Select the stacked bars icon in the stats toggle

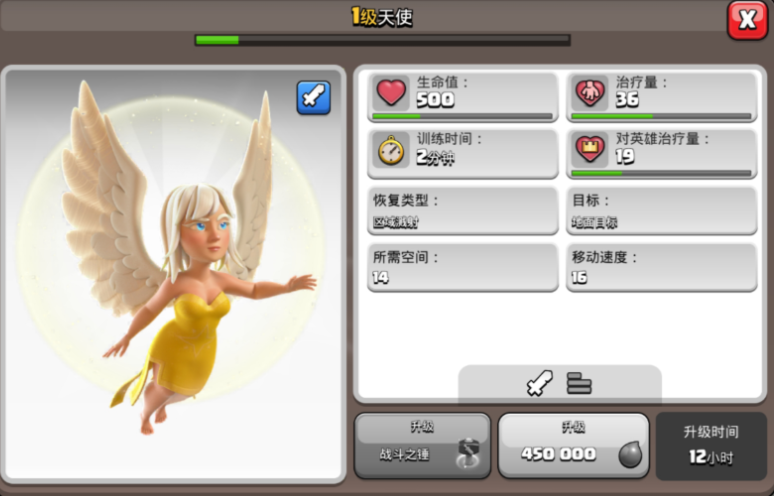click(579, 383)
